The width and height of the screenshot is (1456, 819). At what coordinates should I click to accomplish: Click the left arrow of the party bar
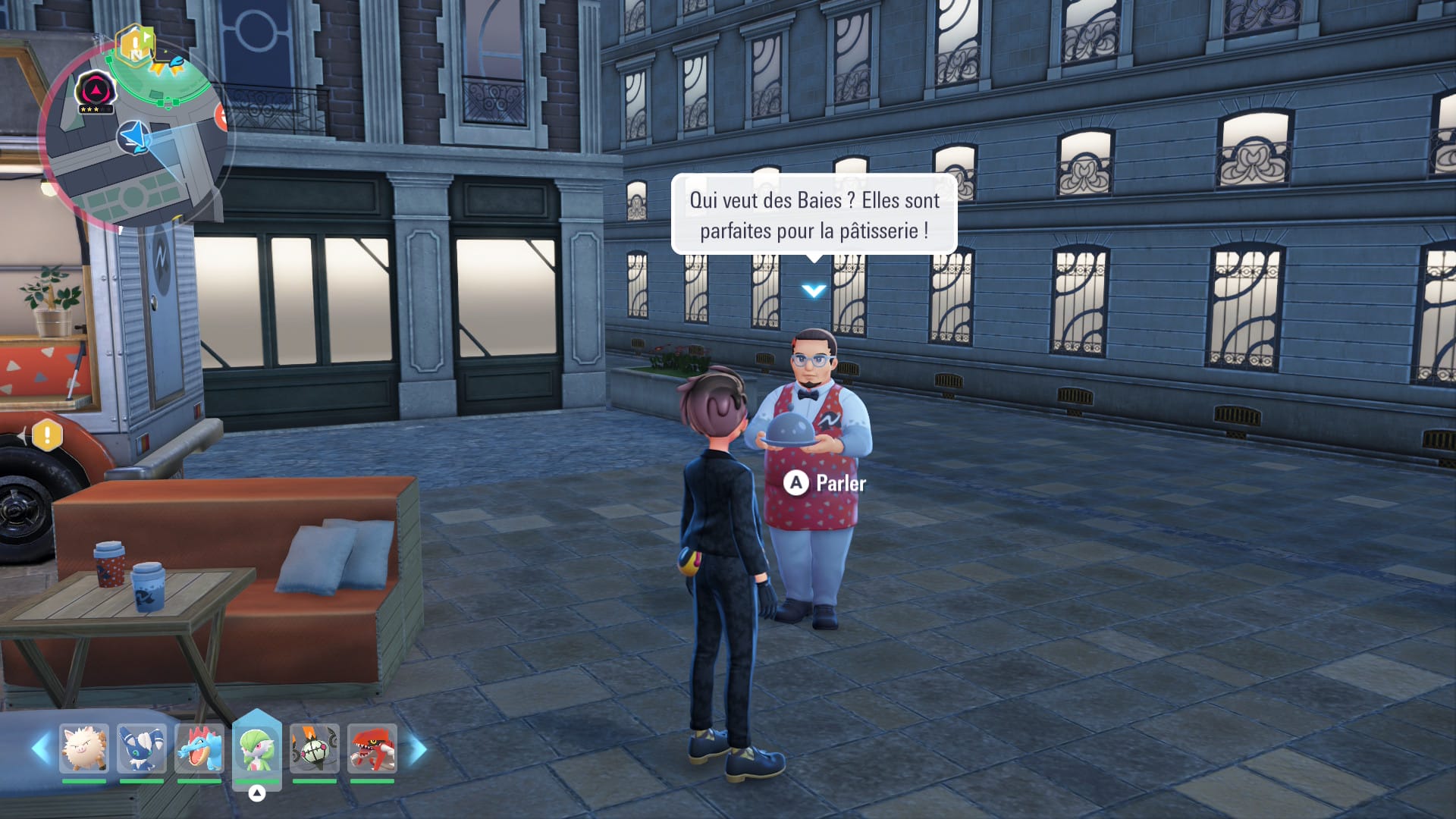pos(41,748)
